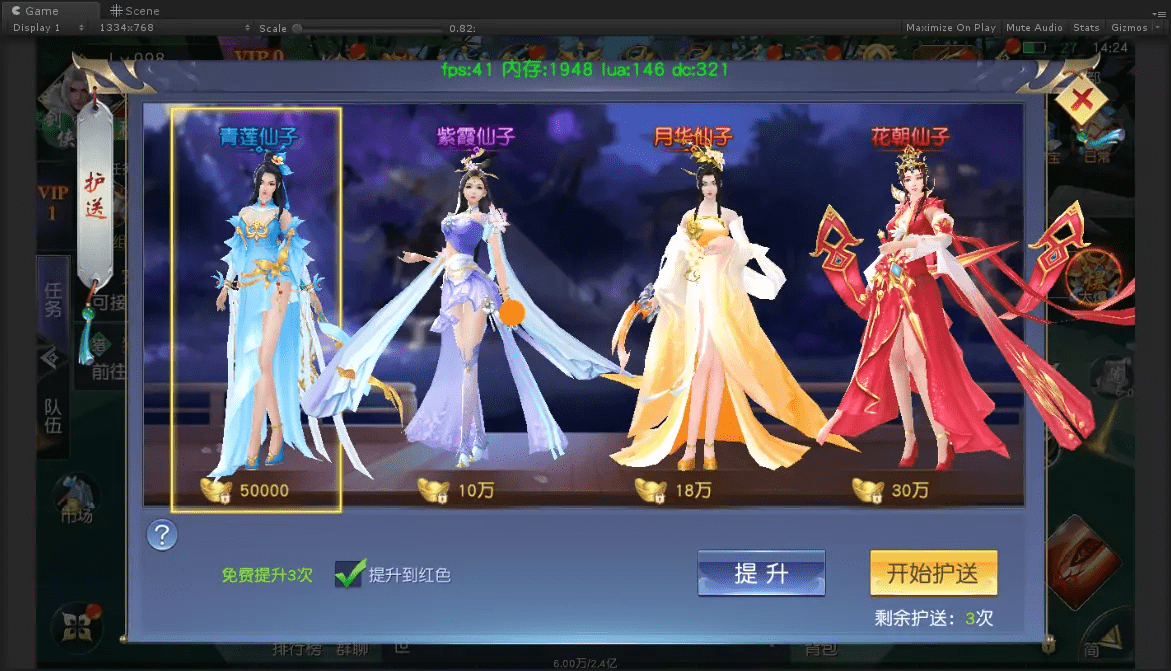Start escort with 开始护送 button
The image size is (1171, 671).
coord(933,573)
